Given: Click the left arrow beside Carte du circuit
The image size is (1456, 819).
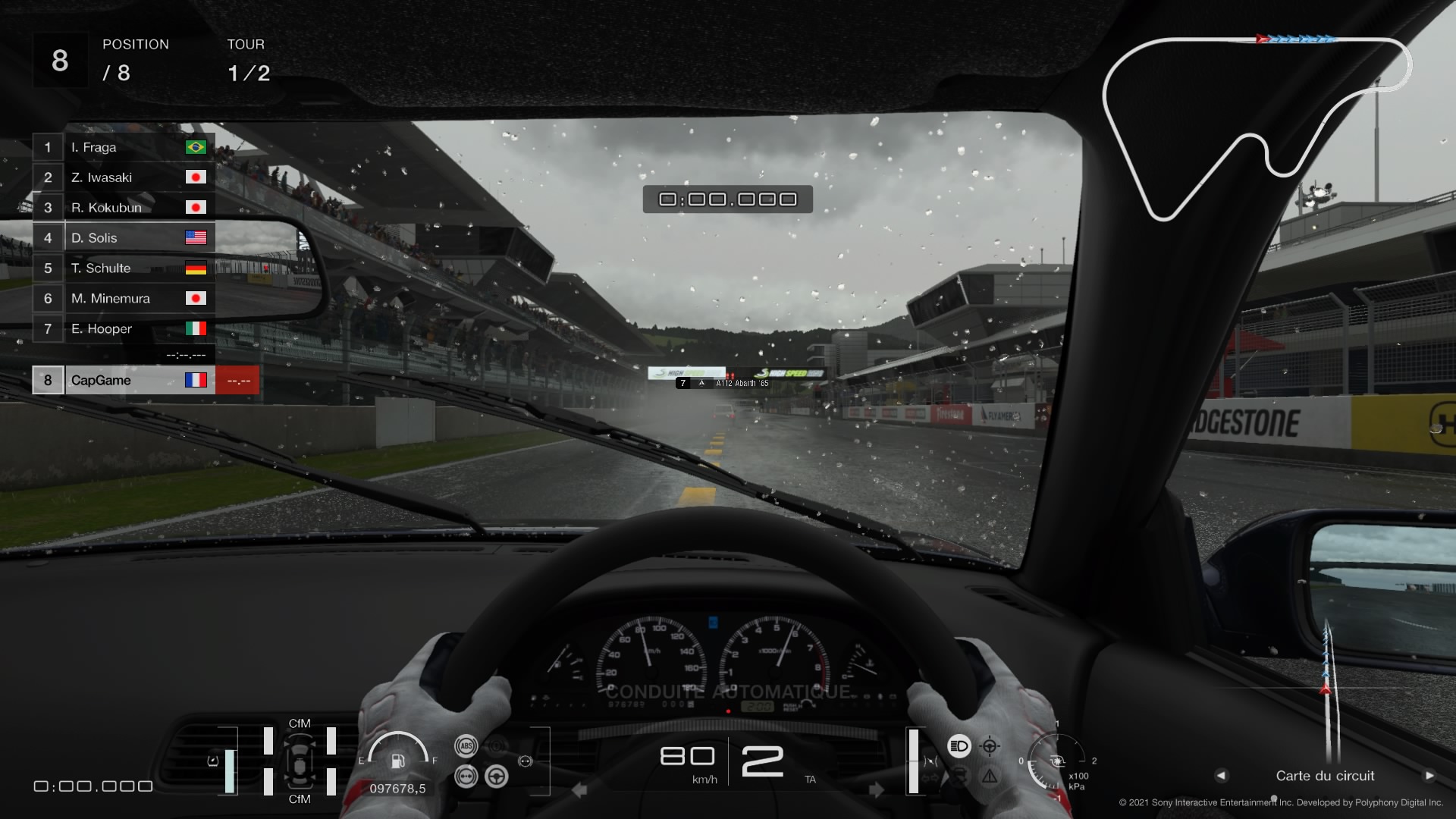Looking at the screenshot, I should [x=1221, y=776].
